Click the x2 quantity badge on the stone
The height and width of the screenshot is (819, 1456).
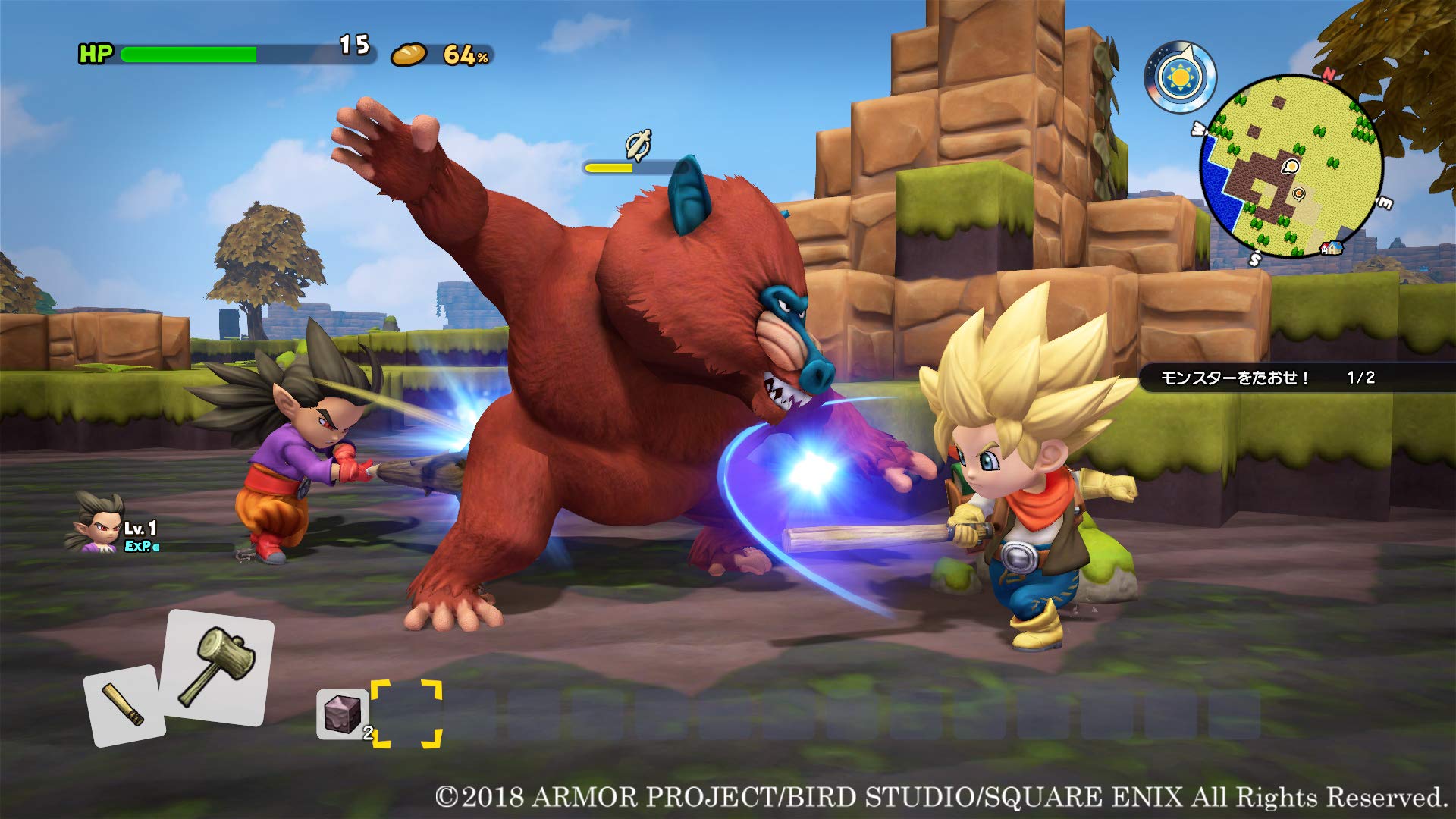pos(368,733)
